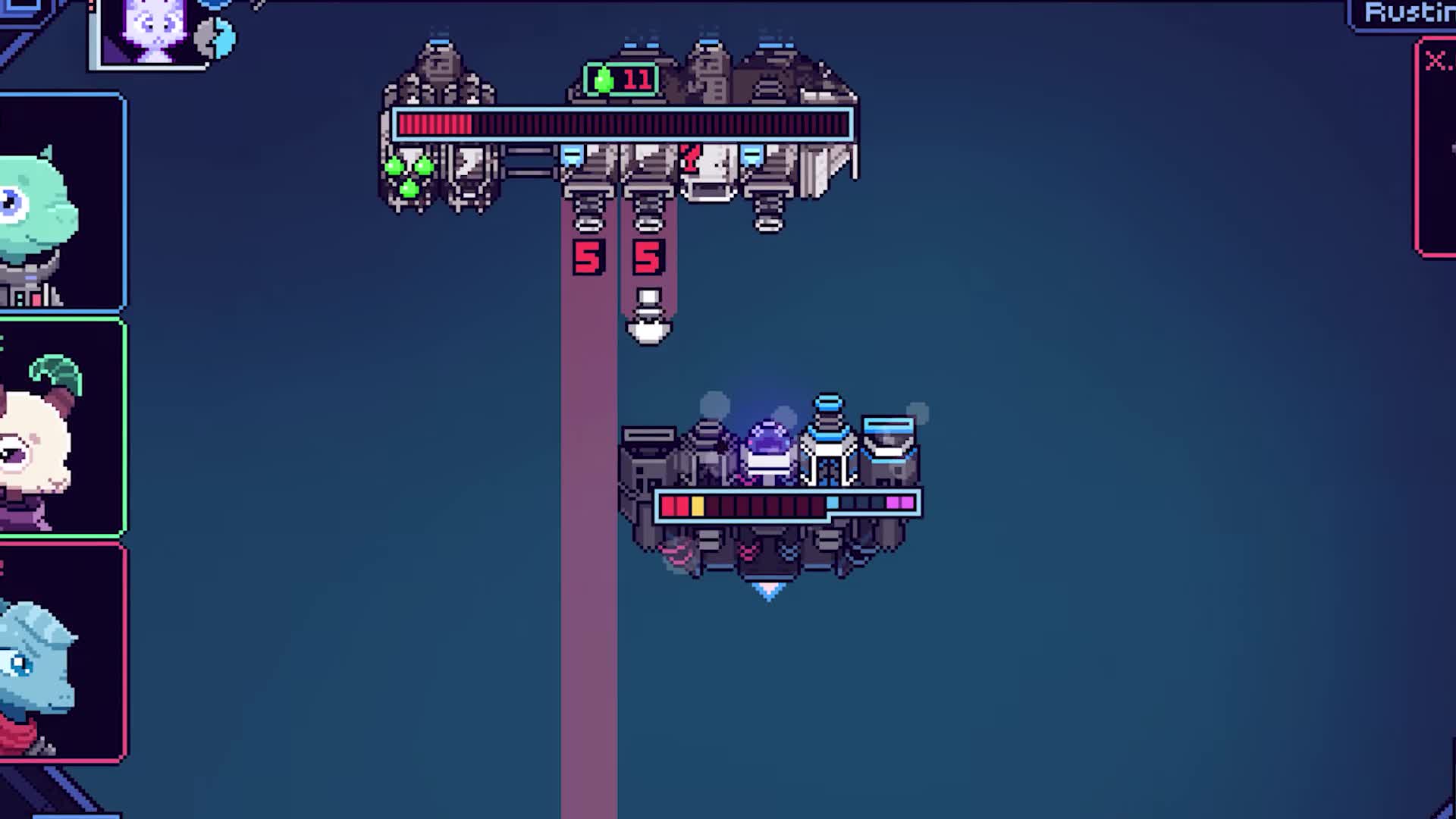The width and height of the screenshot is (1456, 819).
Task: Select the second enemy intent marked 5
Action: point(648,258)
